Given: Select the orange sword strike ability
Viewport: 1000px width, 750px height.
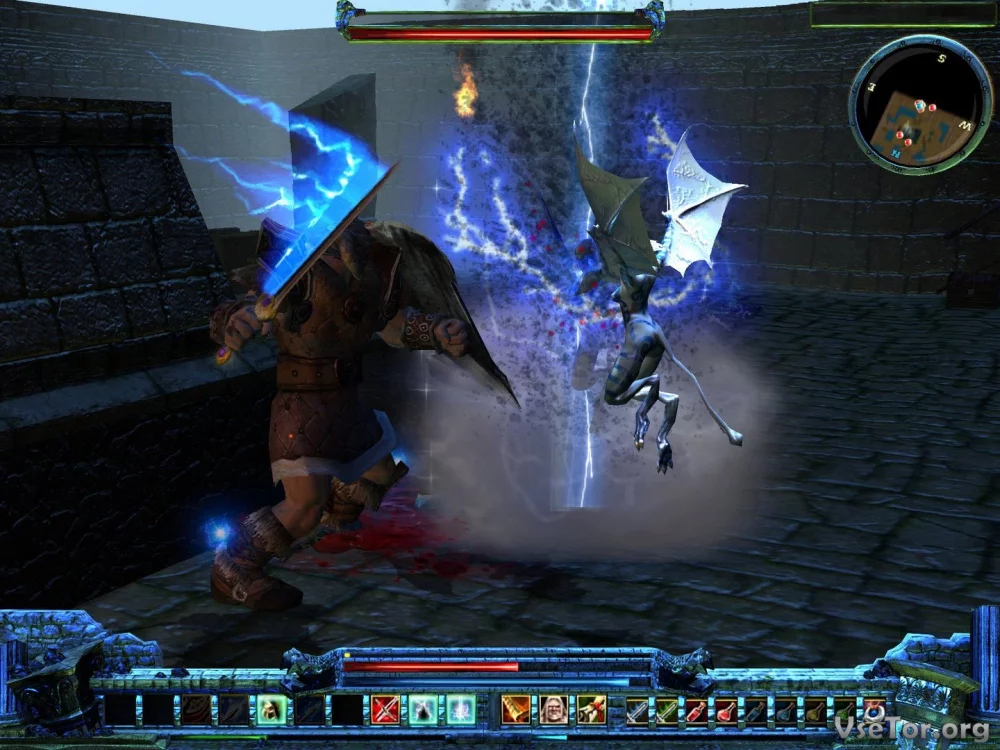Looking at the screenshot, I should click(516, 709).
